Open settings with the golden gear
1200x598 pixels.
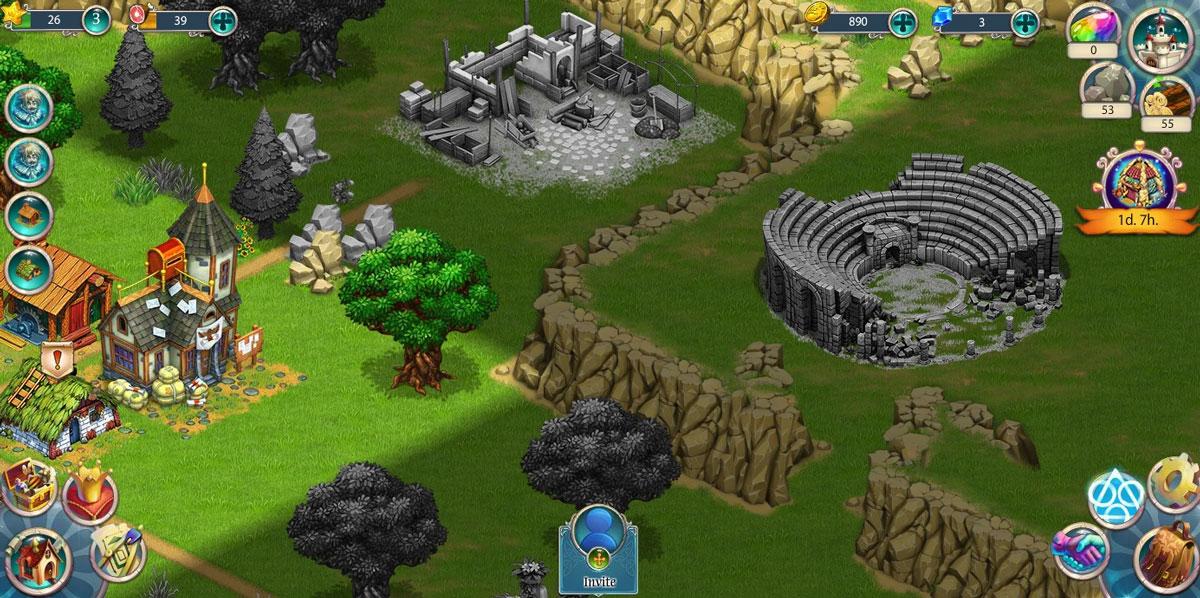1174,484
